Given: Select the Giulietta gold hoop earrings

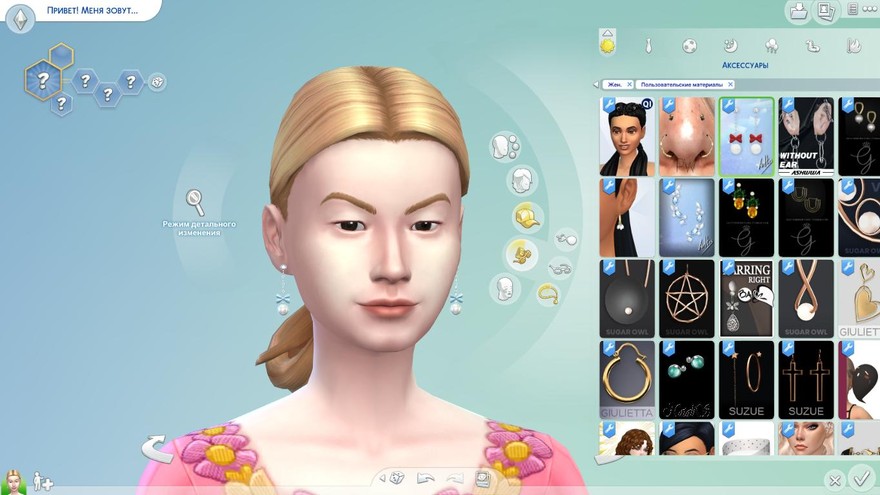Looking at the screenshot, I should 627,379.
